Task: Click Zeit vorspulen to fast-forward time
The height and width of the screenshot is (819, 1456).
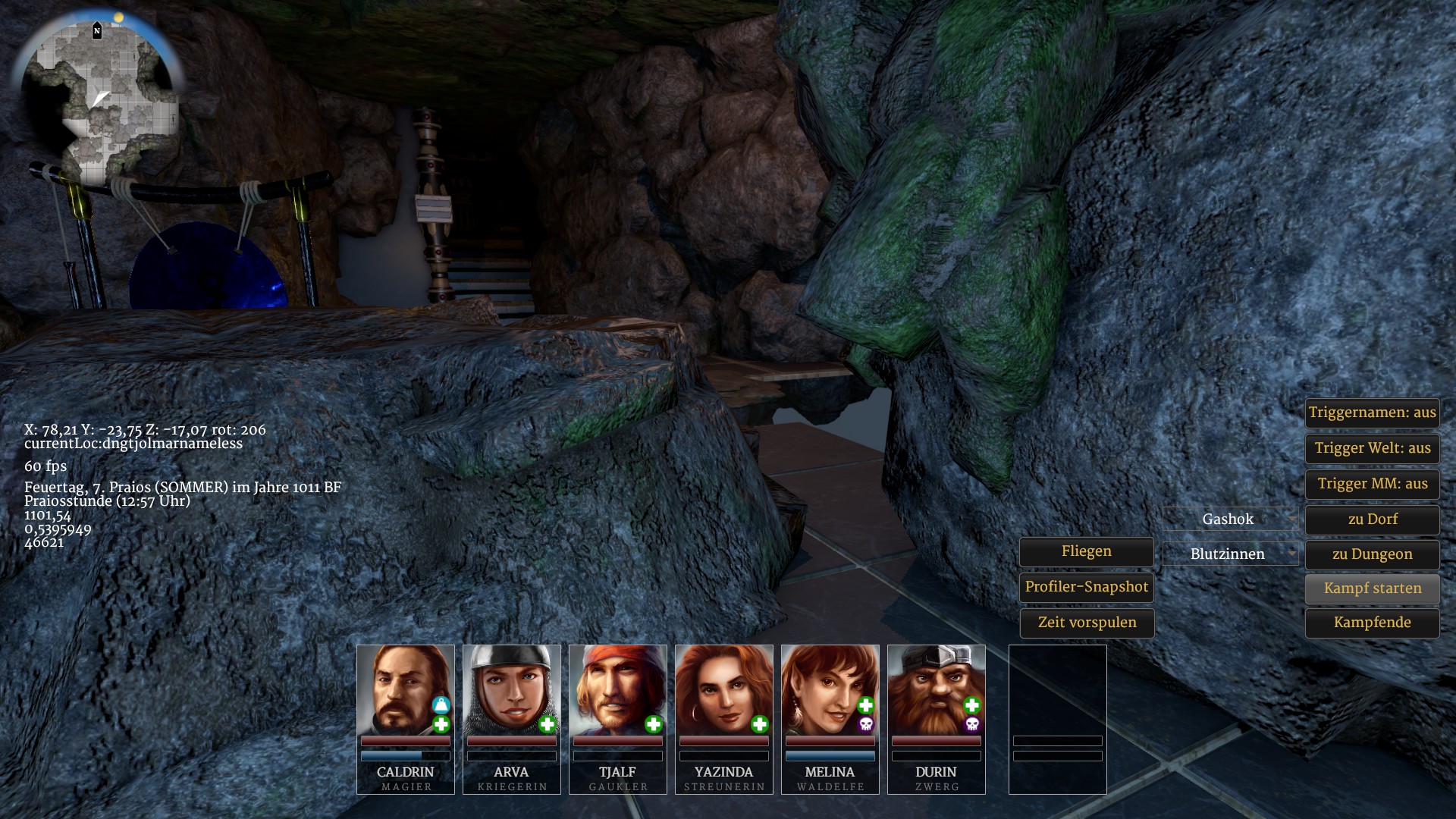Action: click(x=1086, y=623)
